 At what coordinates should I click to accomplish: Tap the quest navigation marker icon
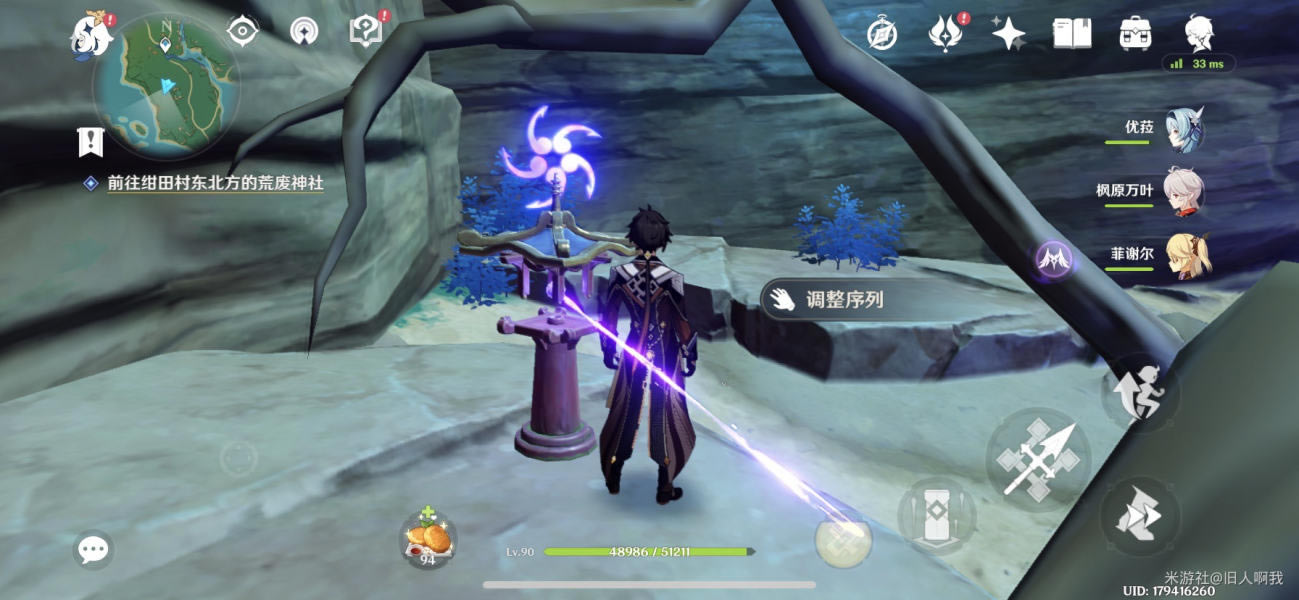91,142
